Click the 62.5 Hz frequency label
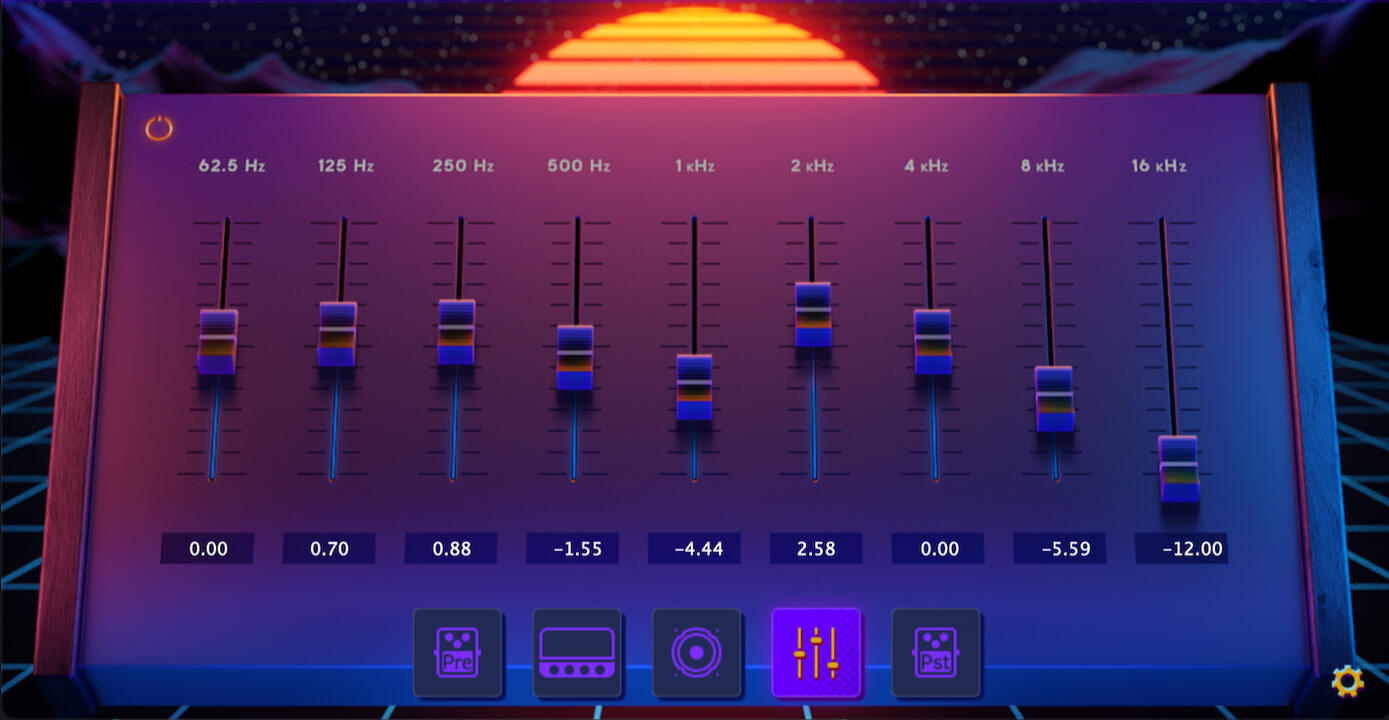This screenshot has width=1389, height=720. 231,166
